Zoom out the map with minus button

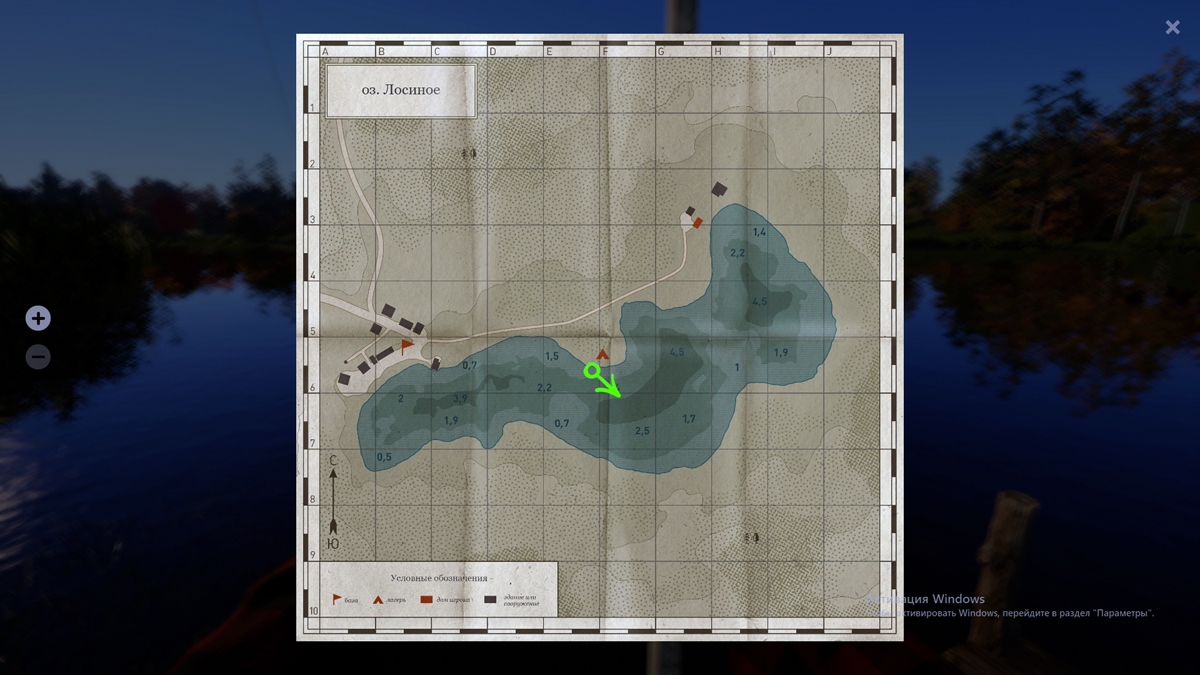coord(38,356)
